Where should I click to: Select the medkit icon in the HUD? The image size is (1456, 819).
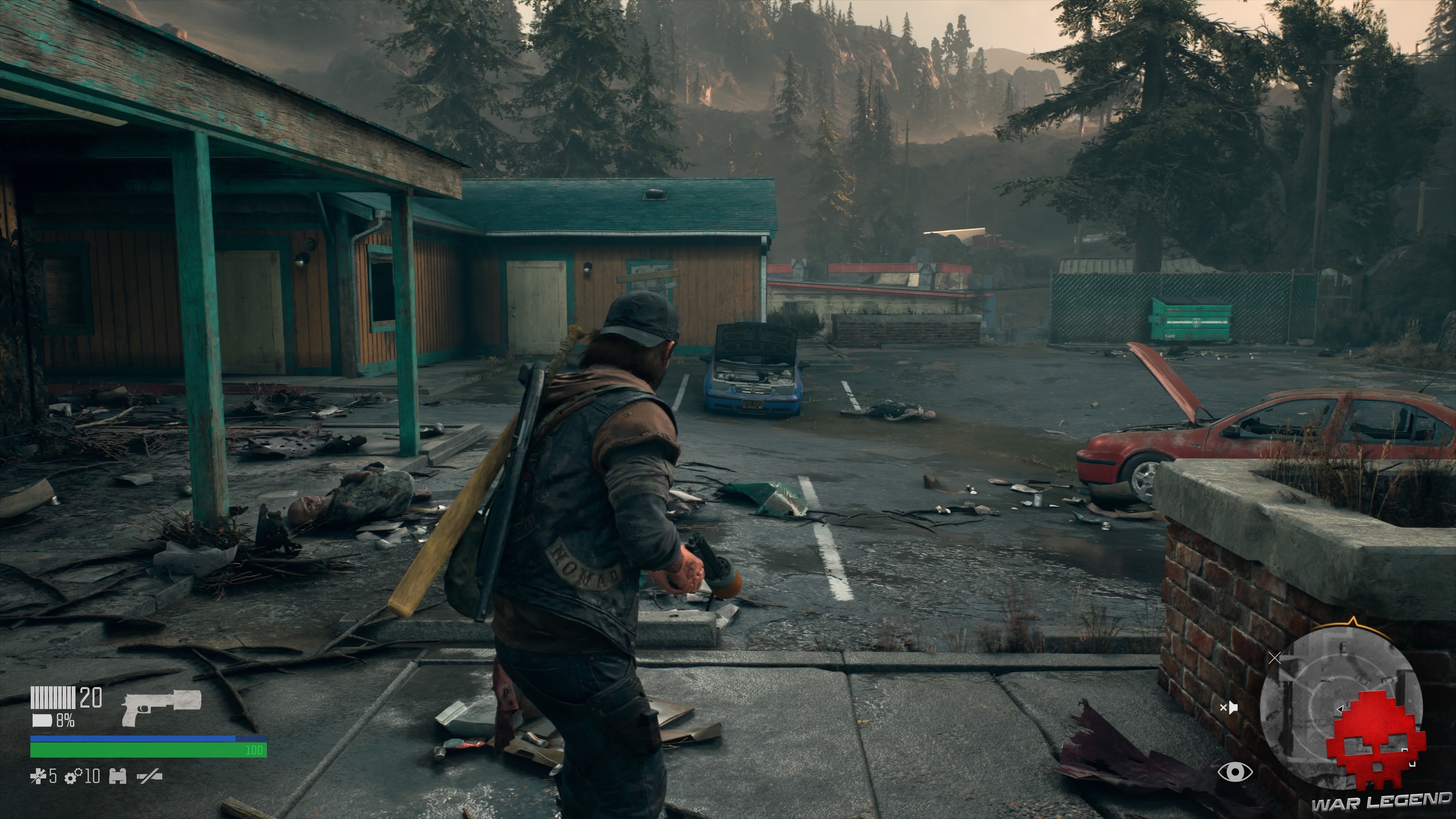[118, 776]
